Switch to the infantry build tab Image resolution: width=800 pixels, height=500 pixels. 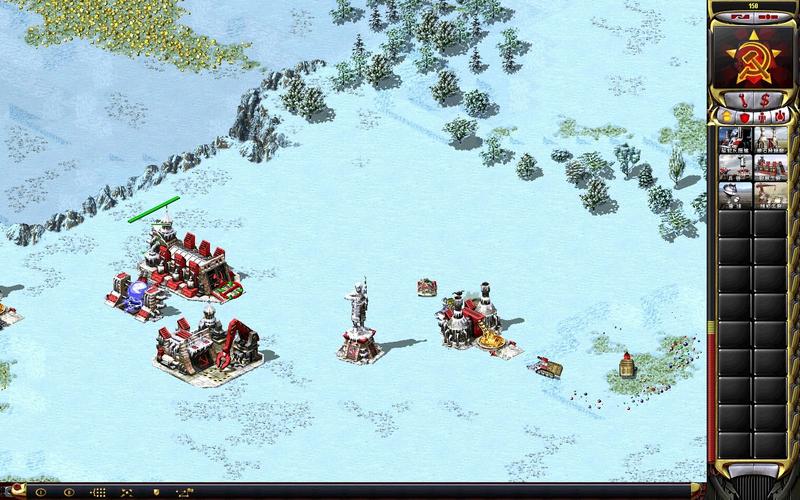pos(763,117)
